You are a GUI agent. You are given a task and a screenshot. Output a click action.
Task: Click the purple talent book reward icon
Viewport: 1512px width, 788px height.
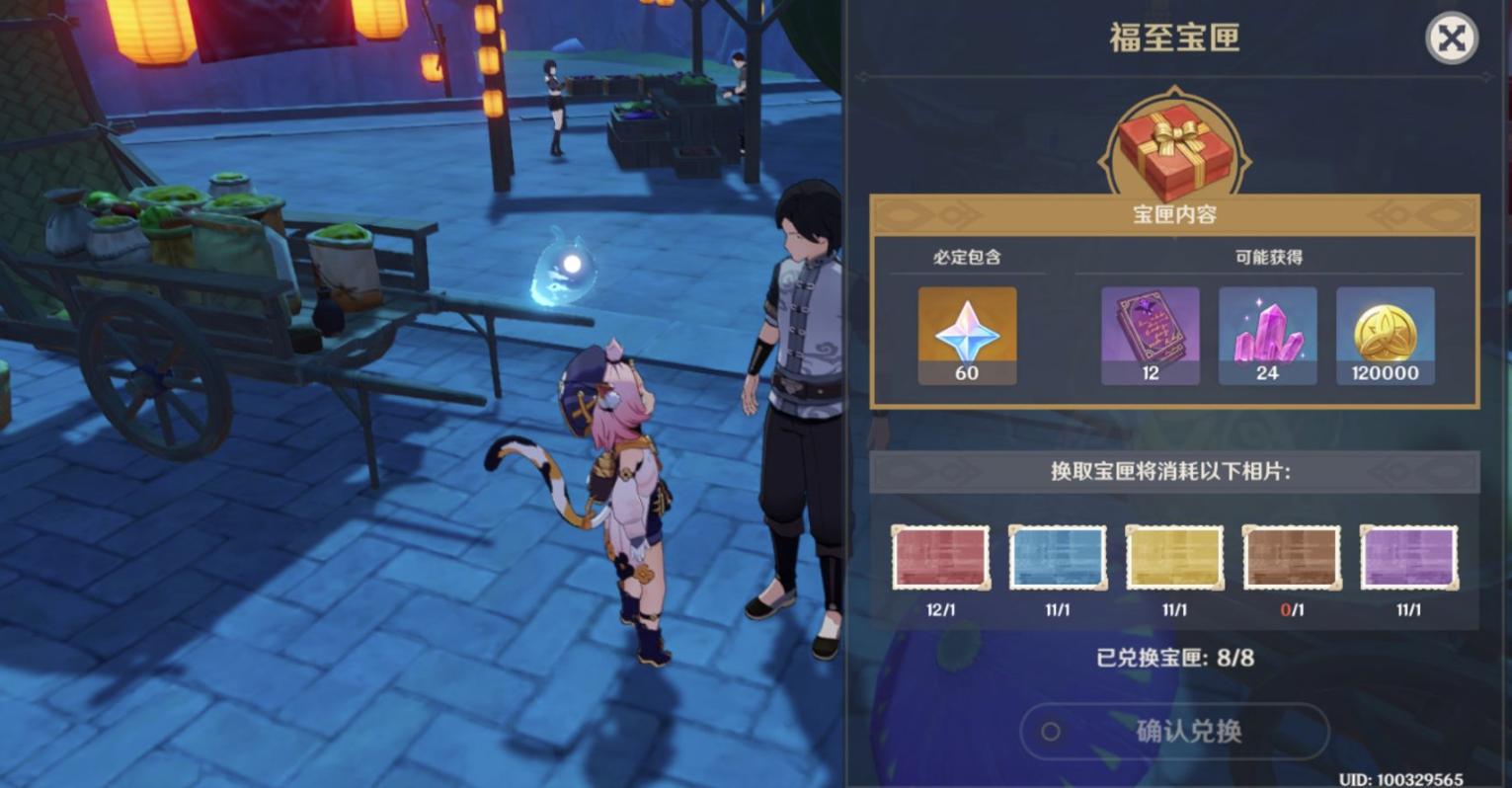pos(1149,334)
